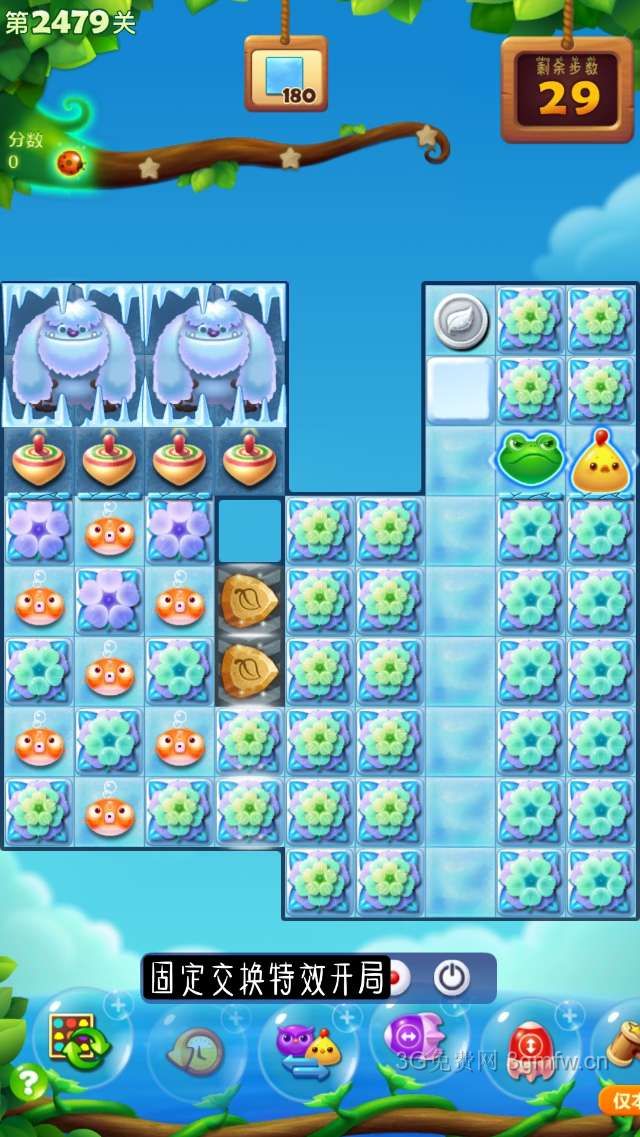Choose the wooden hammer booster
The image size is (640, 1137).
[622, 1038]
